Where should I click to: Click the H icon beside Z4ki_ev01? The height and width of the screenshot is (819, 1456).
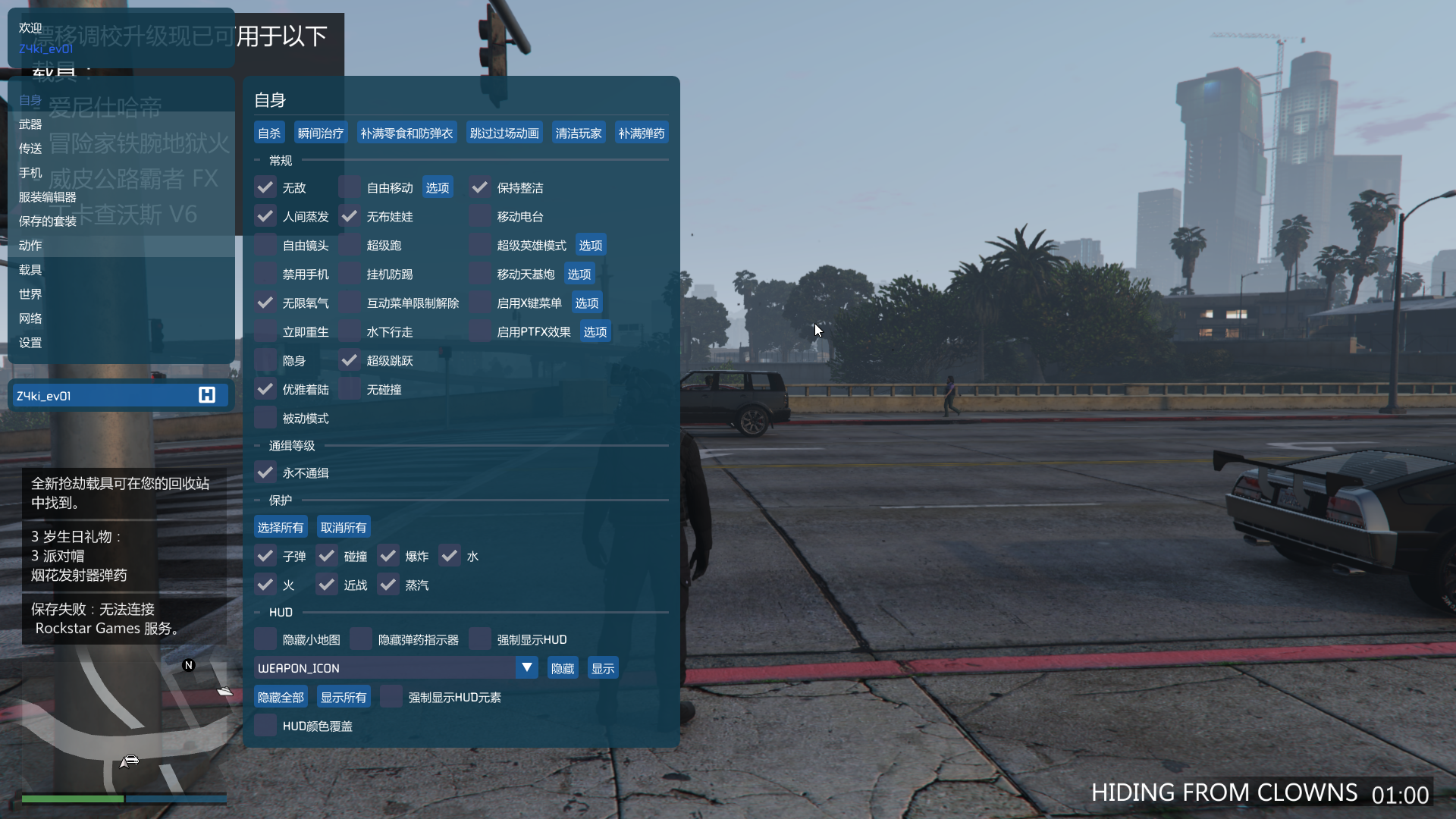click(207, 394)
